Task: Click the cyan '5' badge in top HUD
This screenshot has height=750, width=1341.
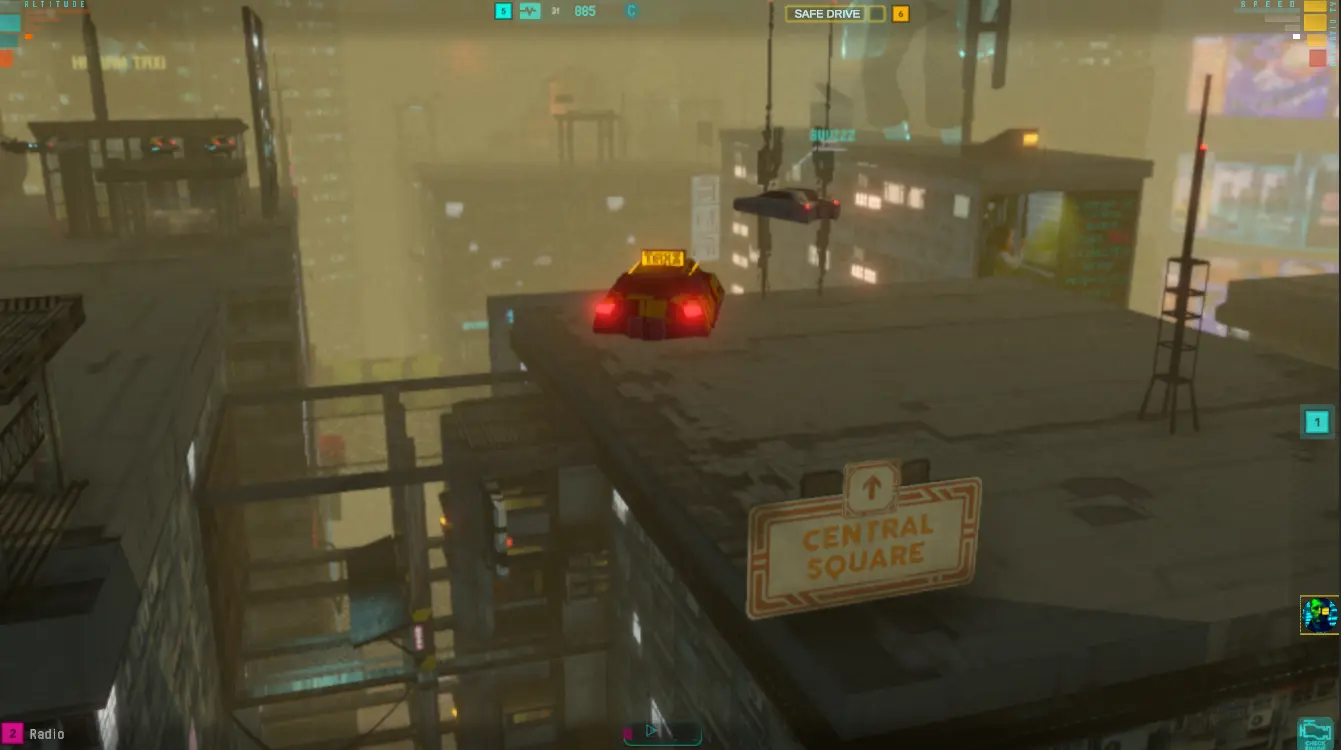Action: [x=502, y=11]
